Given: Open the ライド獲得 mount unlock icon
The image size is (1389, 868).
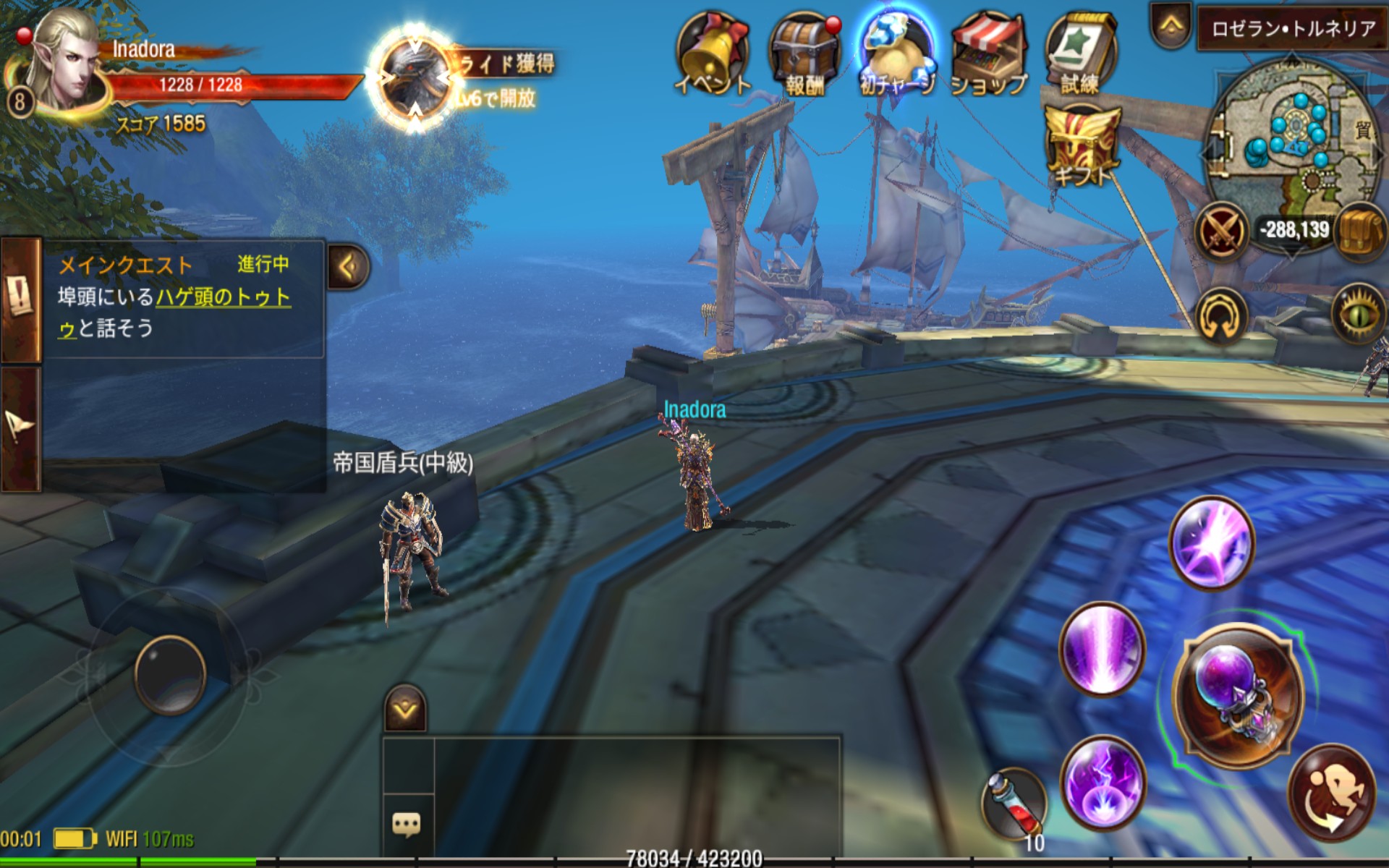Looking at the screenshot, I should pos(415,78).
